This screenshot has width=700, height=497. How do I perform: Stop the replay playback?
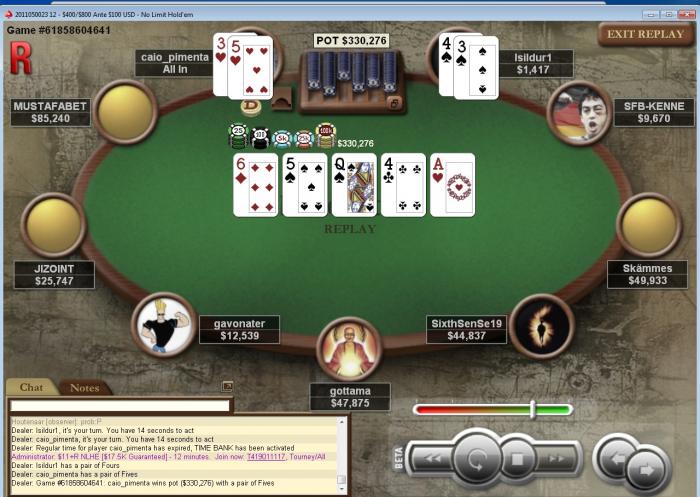click(518, 460)
